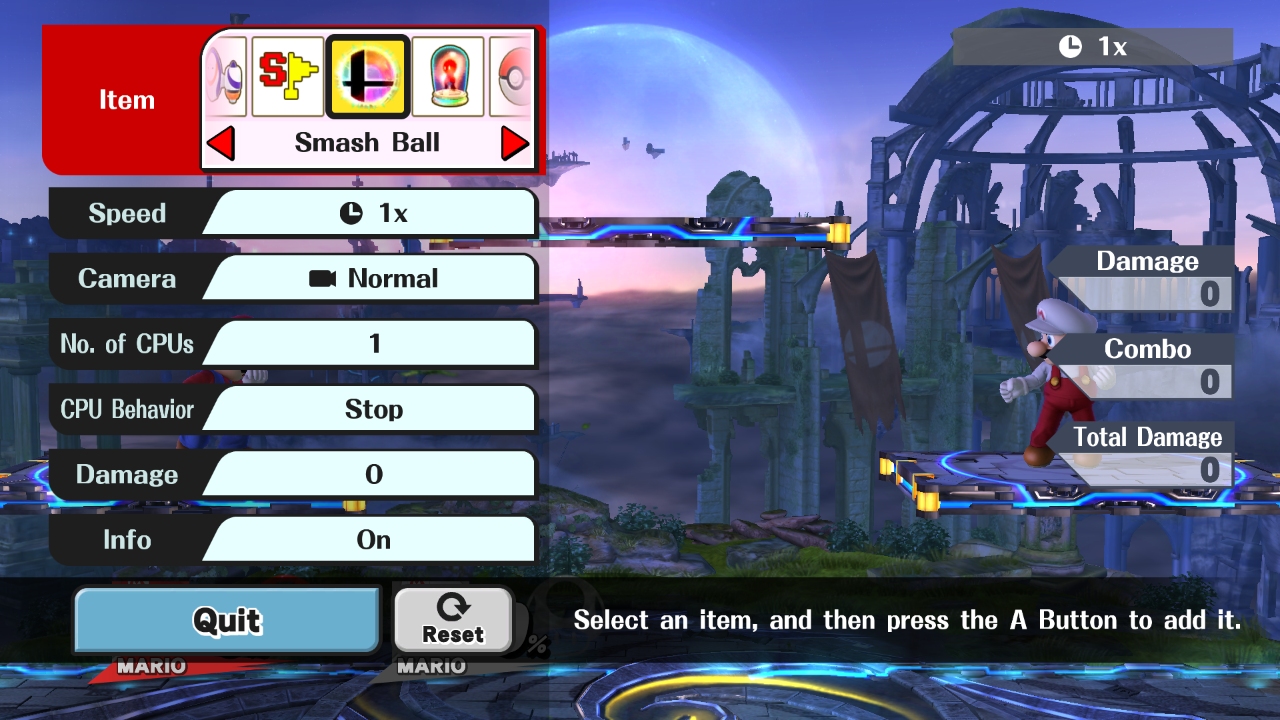Click the Reset button
Screen dimensions: 1280x720
(x=453, y=620)
